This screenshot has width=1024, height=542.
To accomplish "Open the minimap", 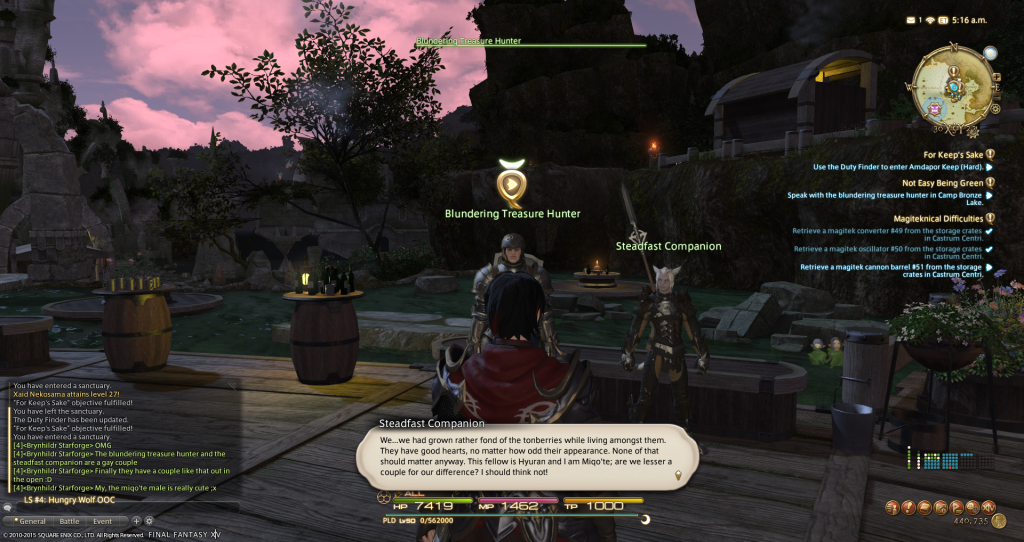I will [x=952, y=86].
